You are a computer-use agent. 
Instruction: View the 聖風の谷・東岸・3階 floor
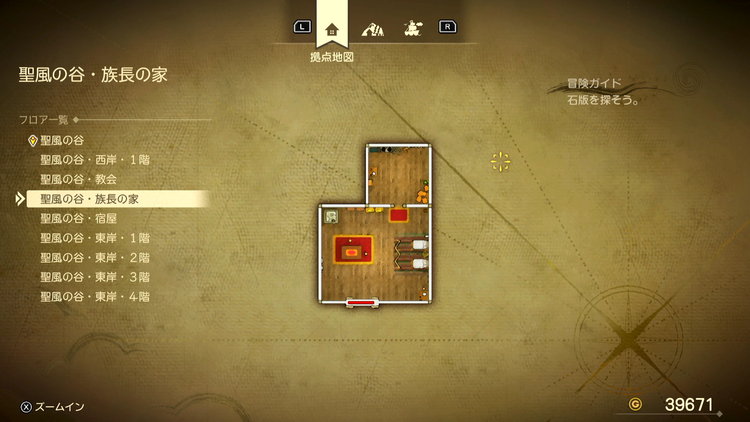95,277
